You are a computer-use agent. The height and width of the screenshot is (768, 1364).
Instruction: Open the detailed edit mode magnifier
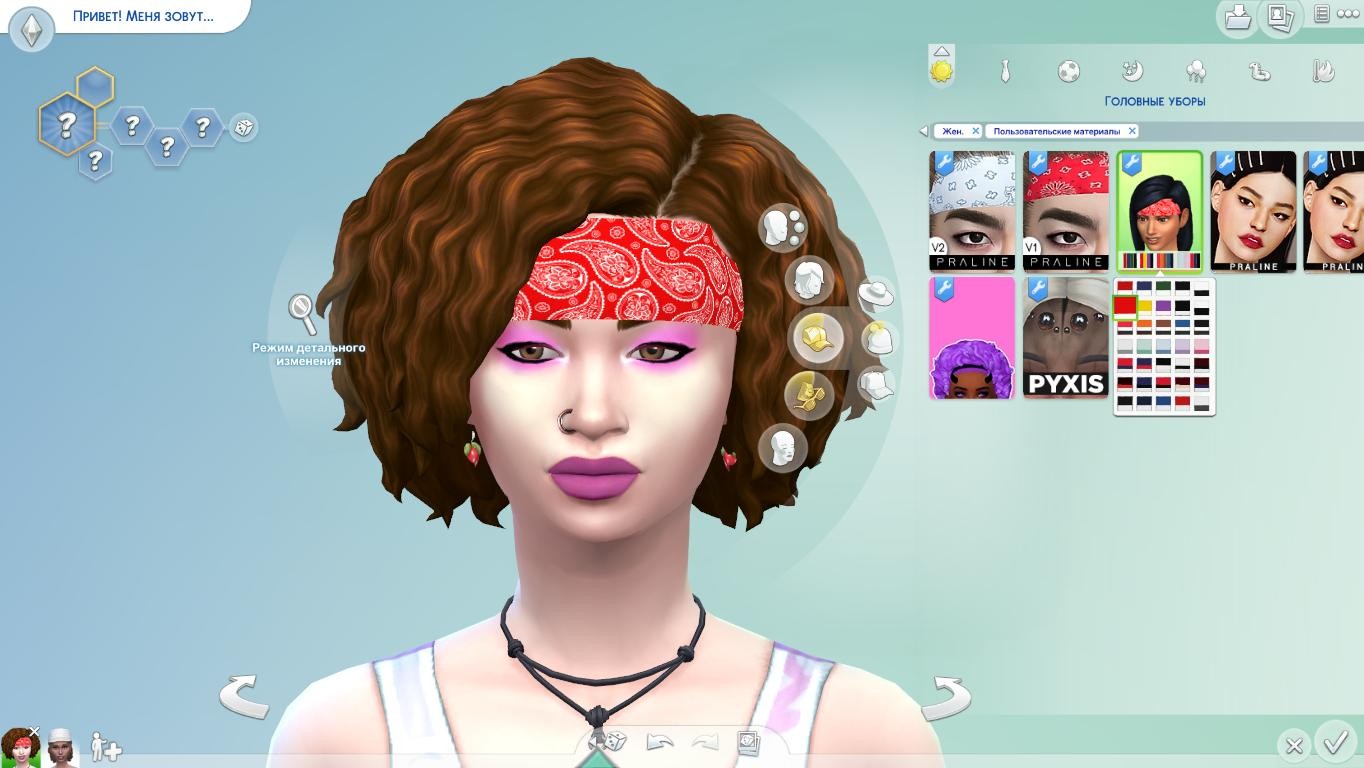tap(302, 313)
